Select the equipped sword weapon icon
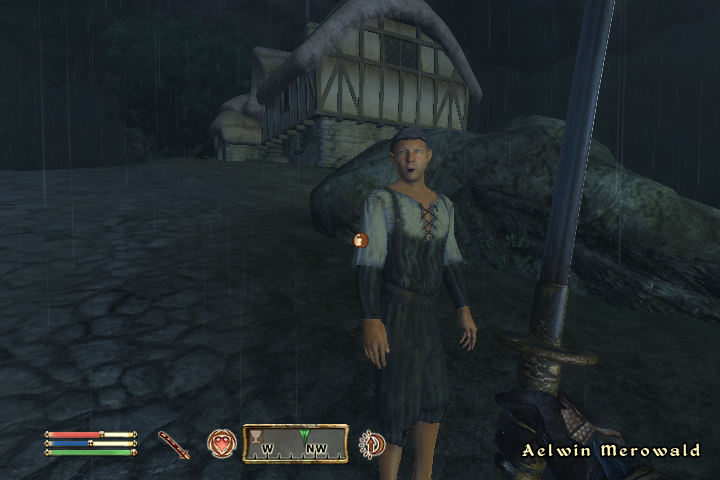The image size is (720, 480). 173,444
